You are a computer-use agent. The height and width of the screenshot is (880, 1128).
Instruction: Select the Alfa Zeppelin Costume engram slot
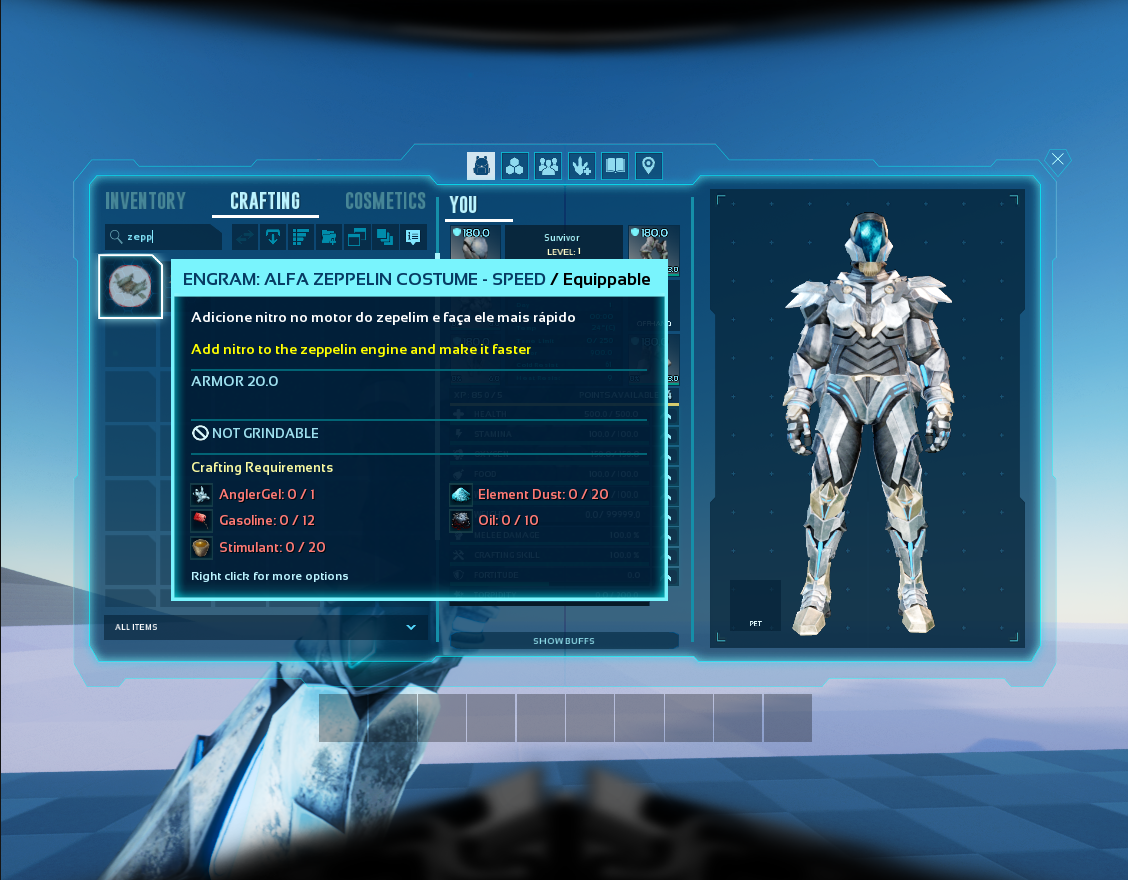(x=130, y=286)
